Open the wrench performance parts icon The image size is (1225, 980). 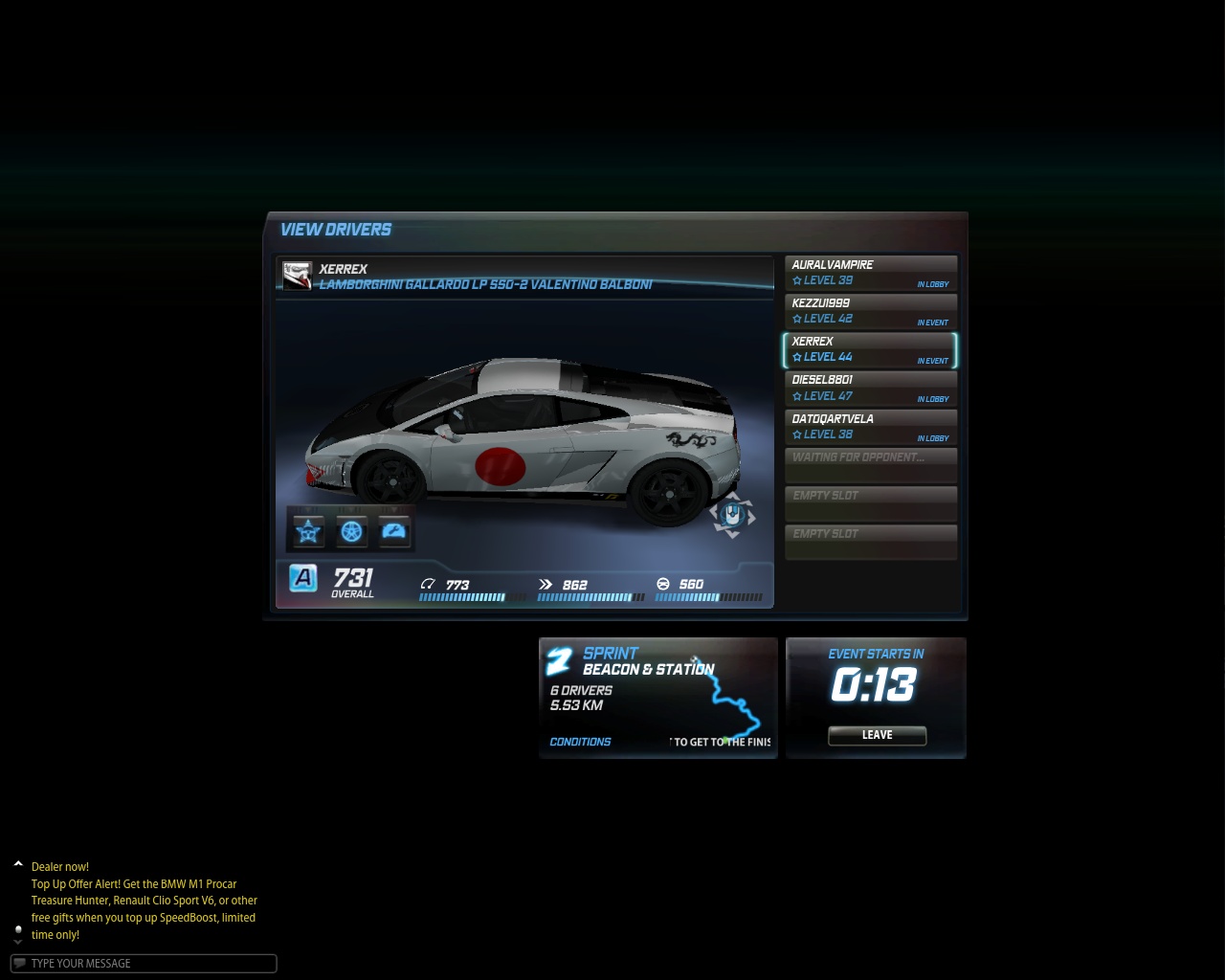[394, 531]
